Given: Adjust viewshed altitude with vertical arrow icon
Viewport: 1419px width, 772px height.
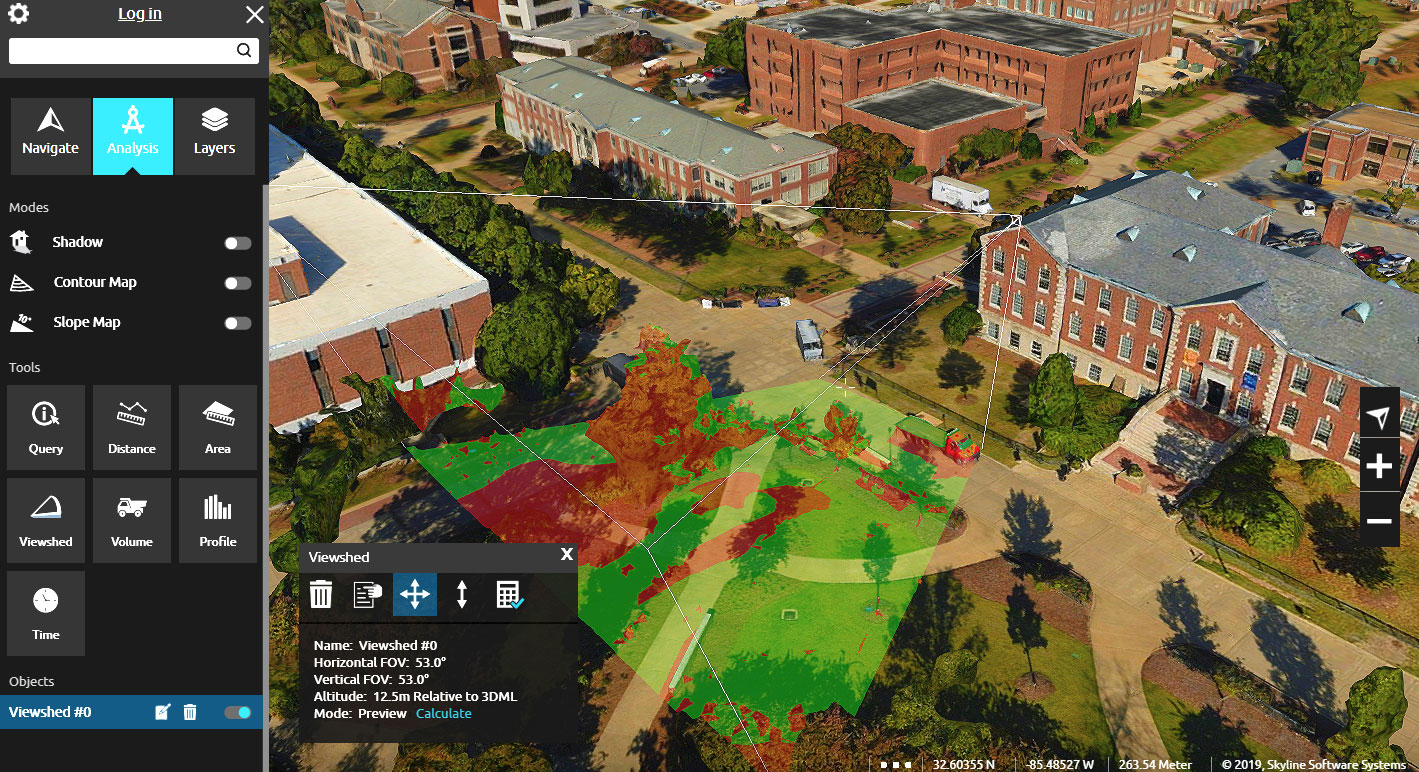Looking at the screenshot, I should click(461, 594).
